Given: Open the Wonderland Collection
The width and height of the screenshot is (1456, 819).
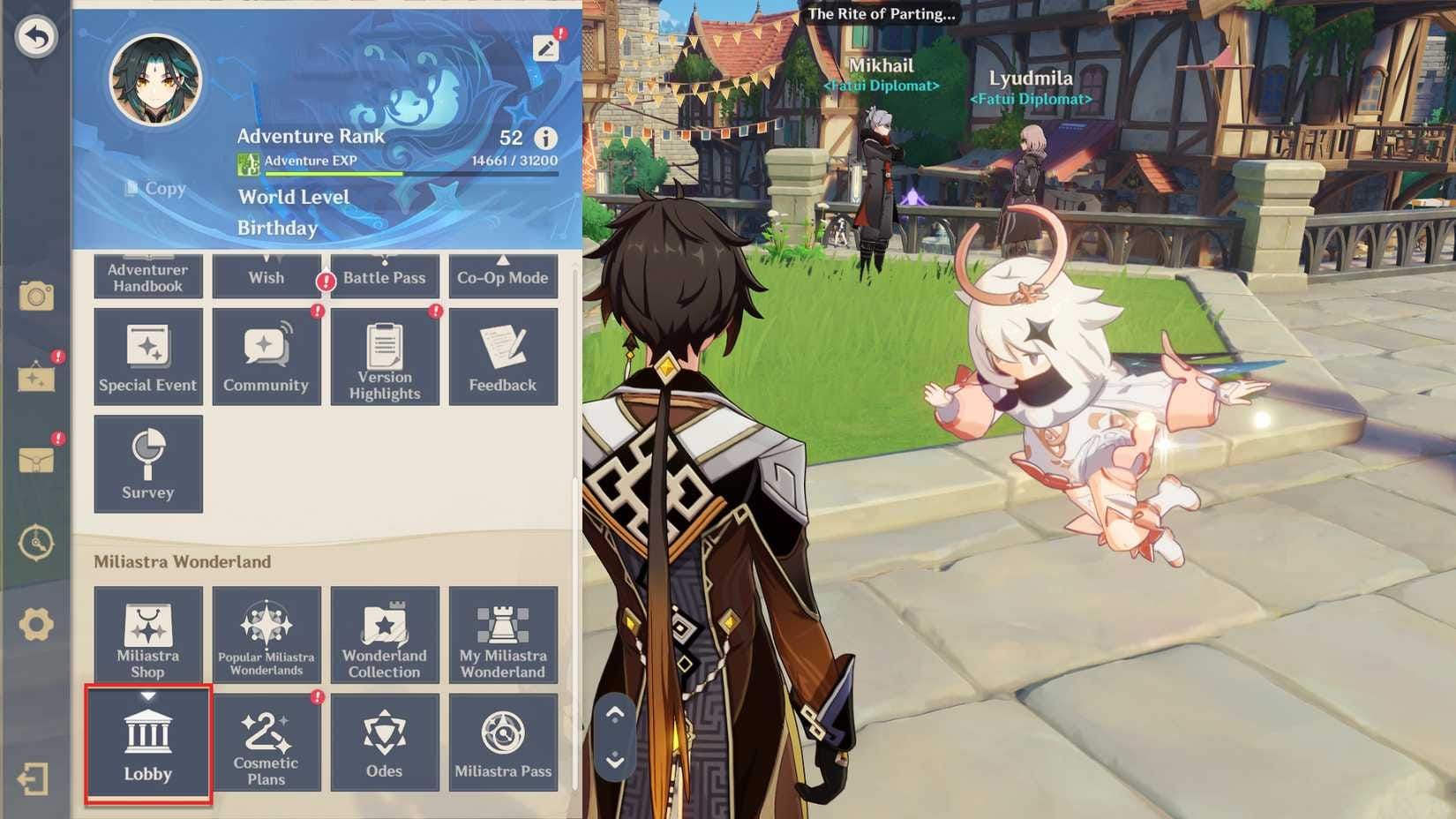Looking at the screenshot, I should coord(385,635).
